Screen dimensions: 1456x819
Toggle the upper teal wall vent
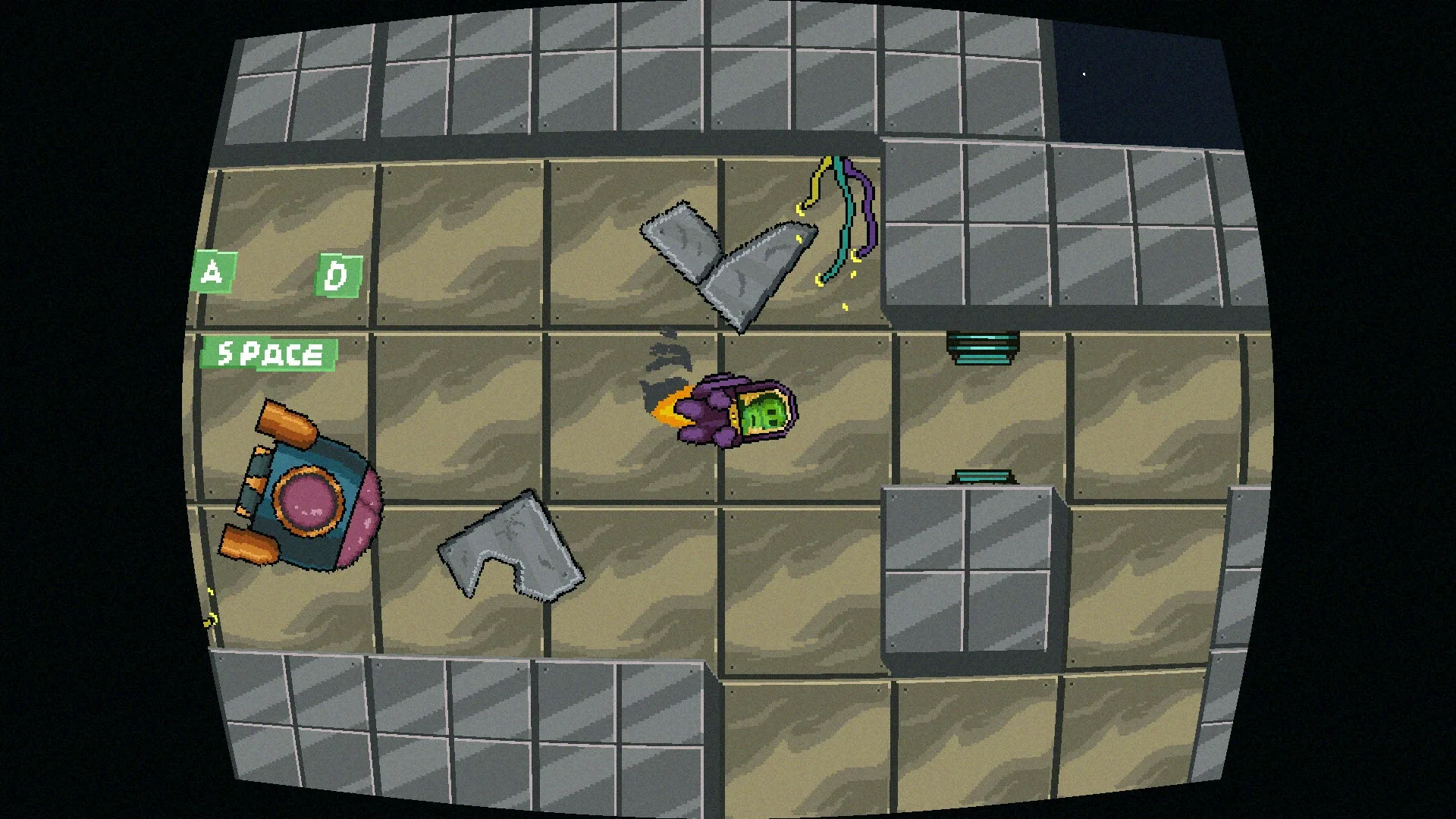pos(981,349)
